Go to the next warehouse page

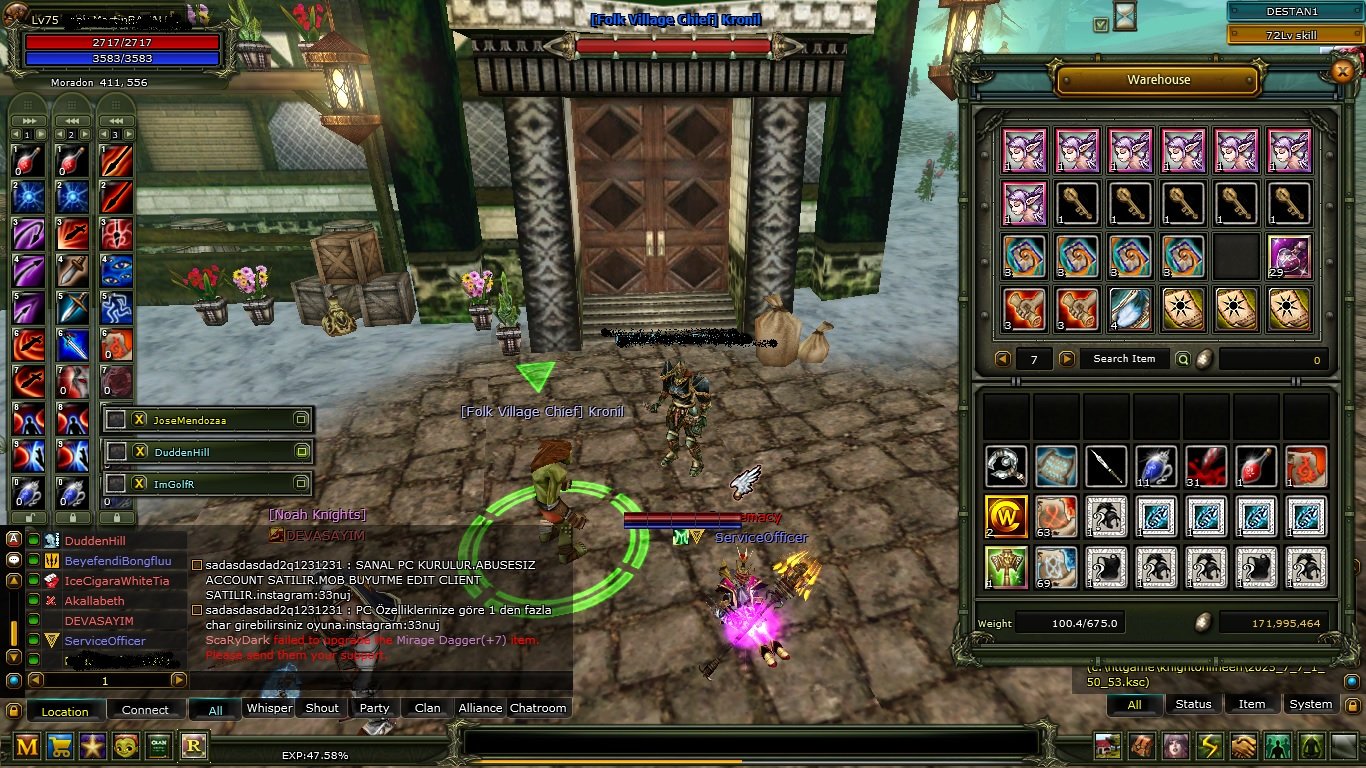(1067, 359)
